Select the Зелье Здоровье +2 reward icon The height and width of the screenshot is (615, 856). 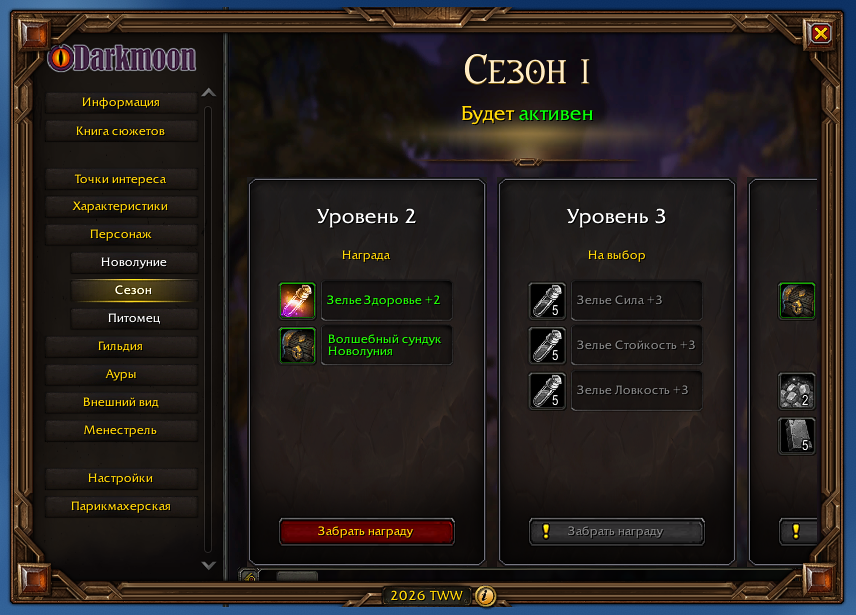point(297,300)
